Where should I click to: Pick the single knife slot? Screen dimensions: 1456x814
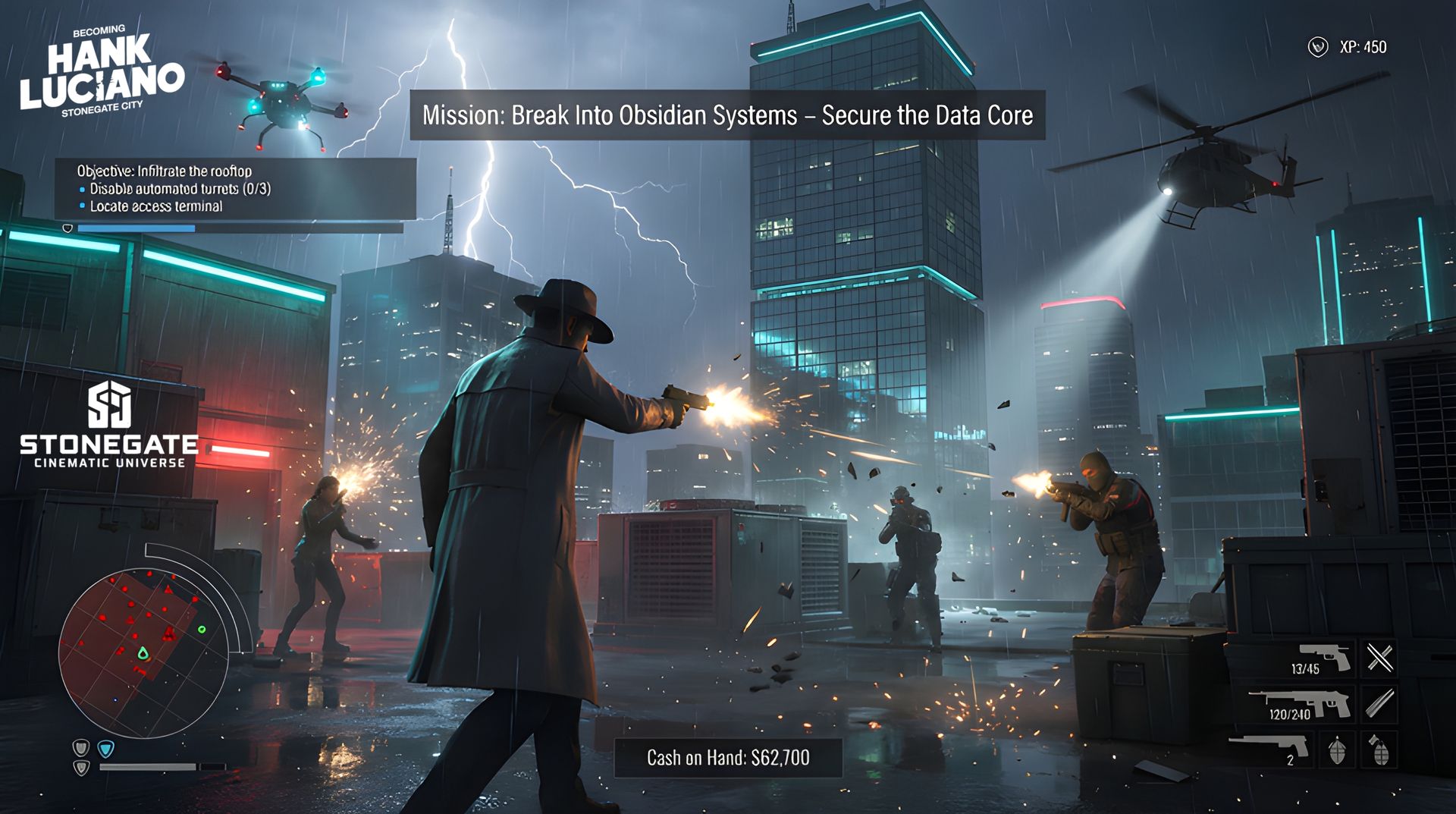point(1379,703)
